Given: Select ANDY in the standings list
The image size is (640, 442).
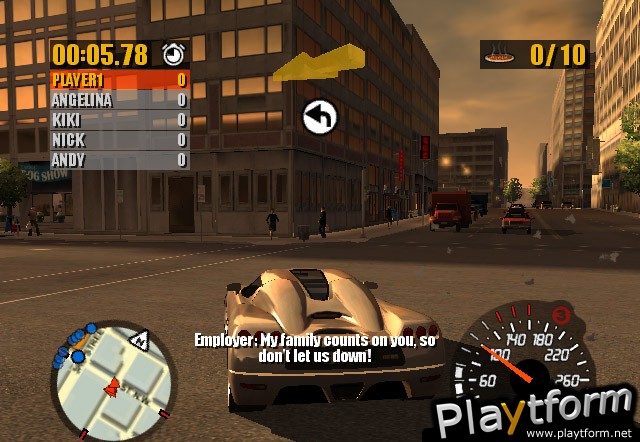Looking at the screenshot, I should pos(119,160).
